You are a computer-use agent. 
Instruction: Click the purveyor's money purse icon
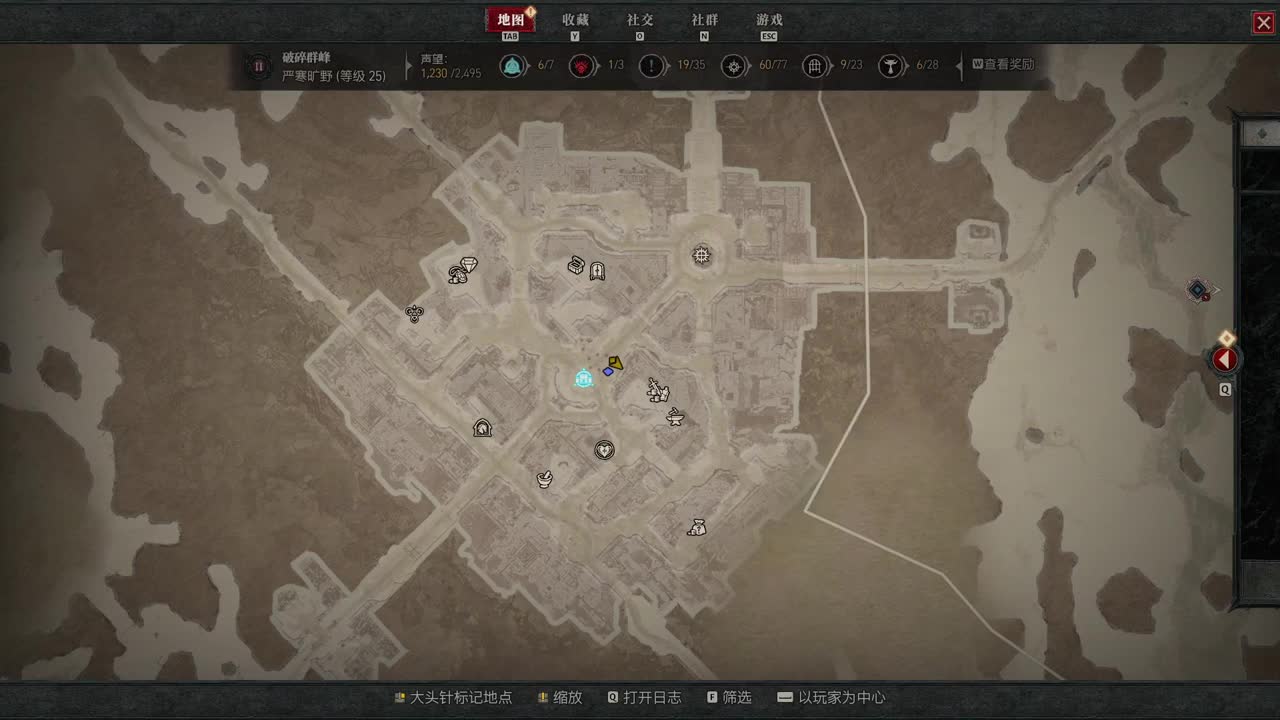[x=699, y=527]
